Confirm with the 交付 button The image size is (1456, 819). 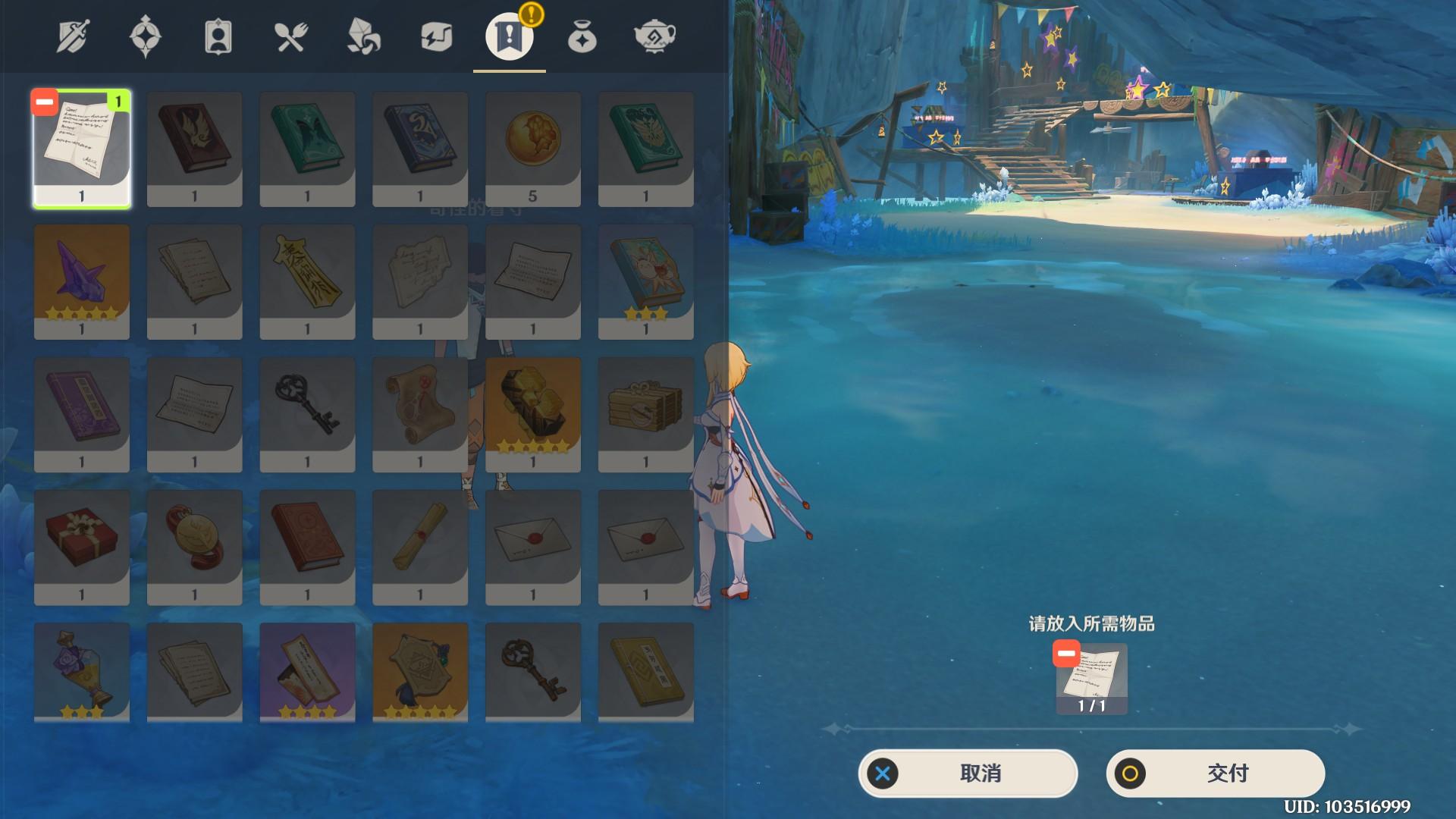[x=1215, y=773]
